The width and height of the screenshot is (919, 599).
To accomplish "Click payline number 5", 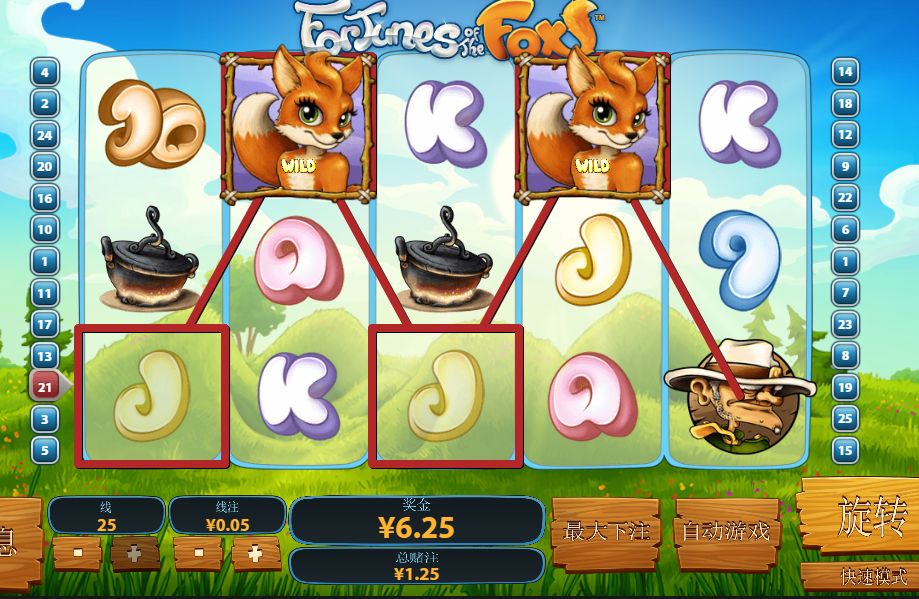I will pos(45,449).
